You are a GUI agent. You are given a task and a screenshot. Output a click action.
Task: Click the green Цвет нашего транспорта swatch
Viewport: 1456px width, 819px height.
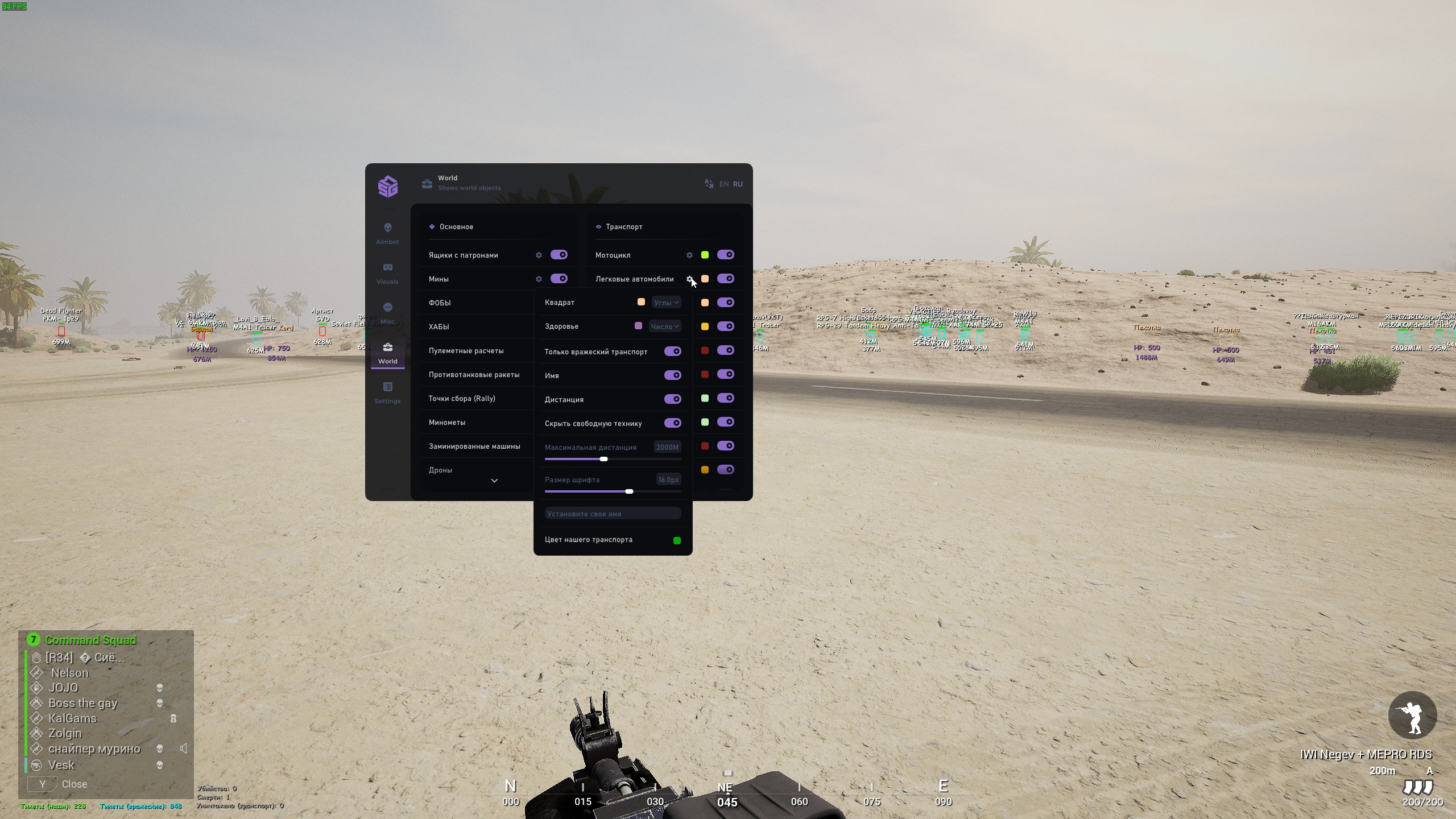[x=676, y=540]
